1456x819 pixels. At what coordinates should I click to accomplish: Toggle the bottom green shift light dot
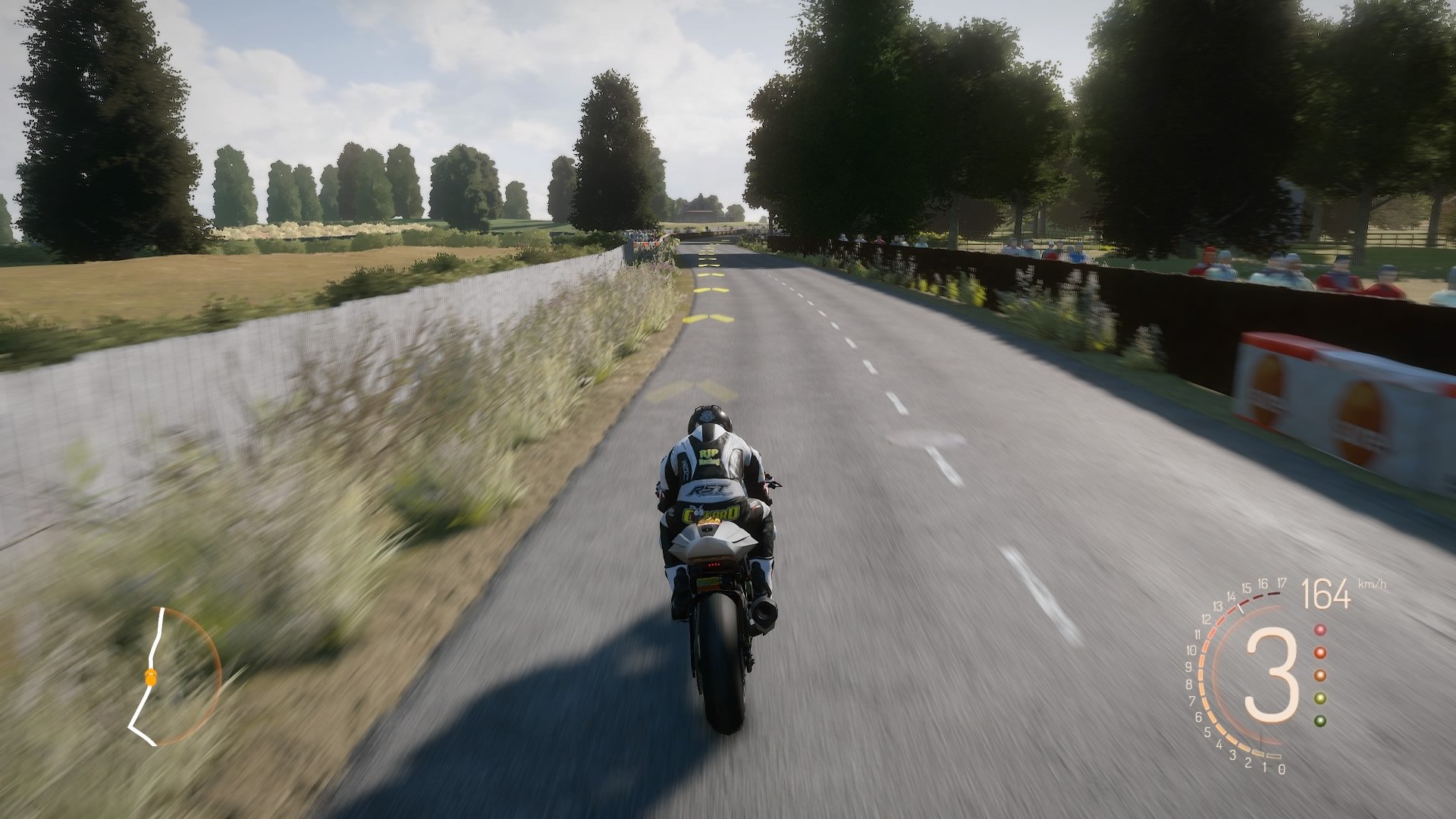coord(1319,720)
